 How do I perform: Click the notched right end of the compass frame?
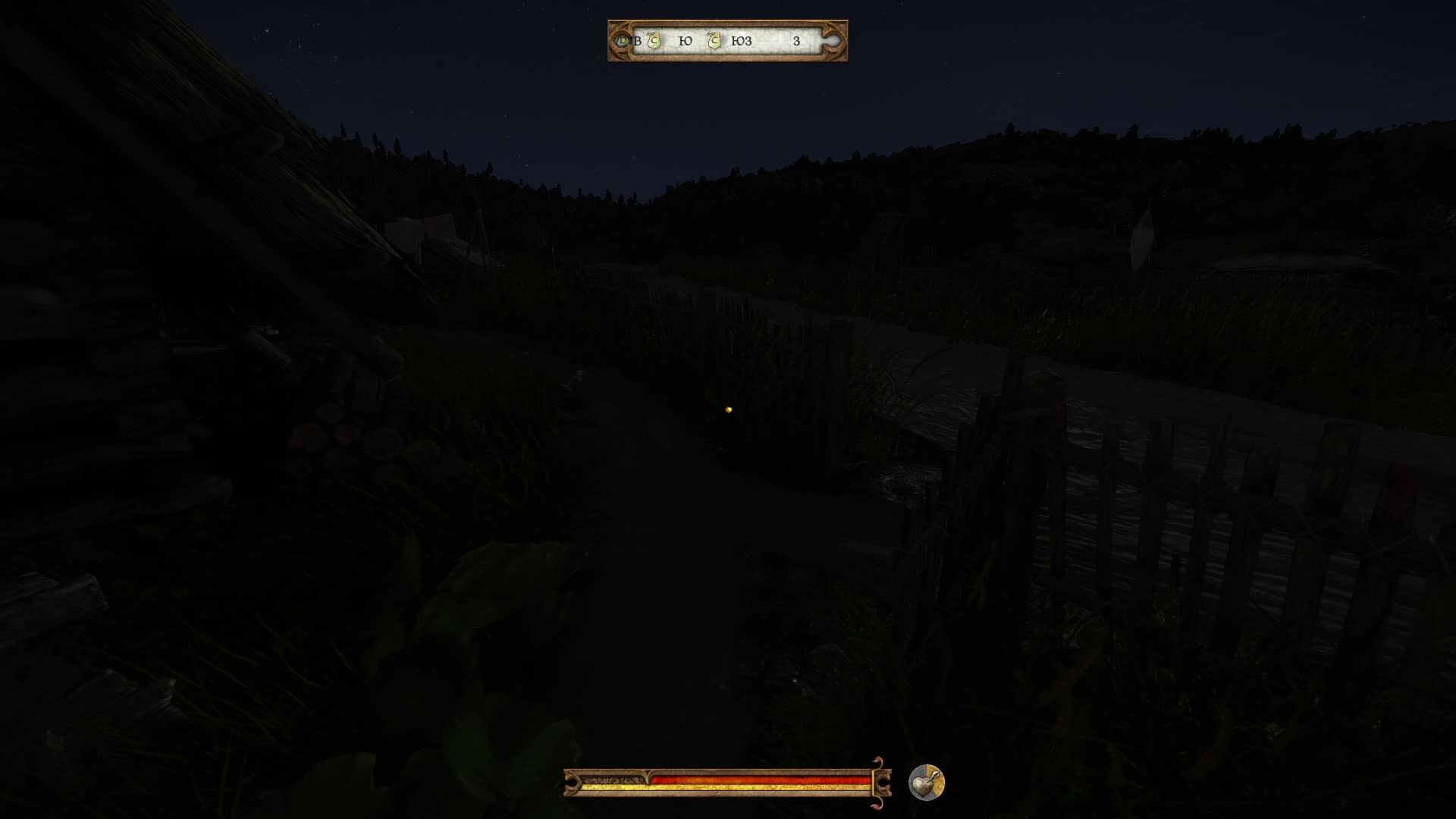coord(832,41)
